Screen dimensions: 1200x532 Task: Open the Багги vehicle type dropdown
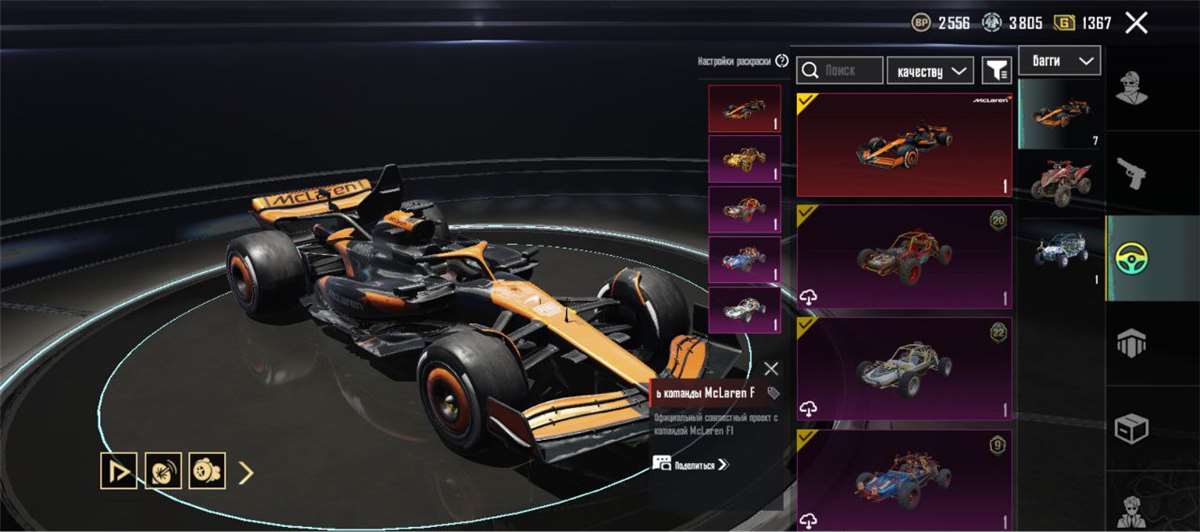click(x=1059, y=61)
